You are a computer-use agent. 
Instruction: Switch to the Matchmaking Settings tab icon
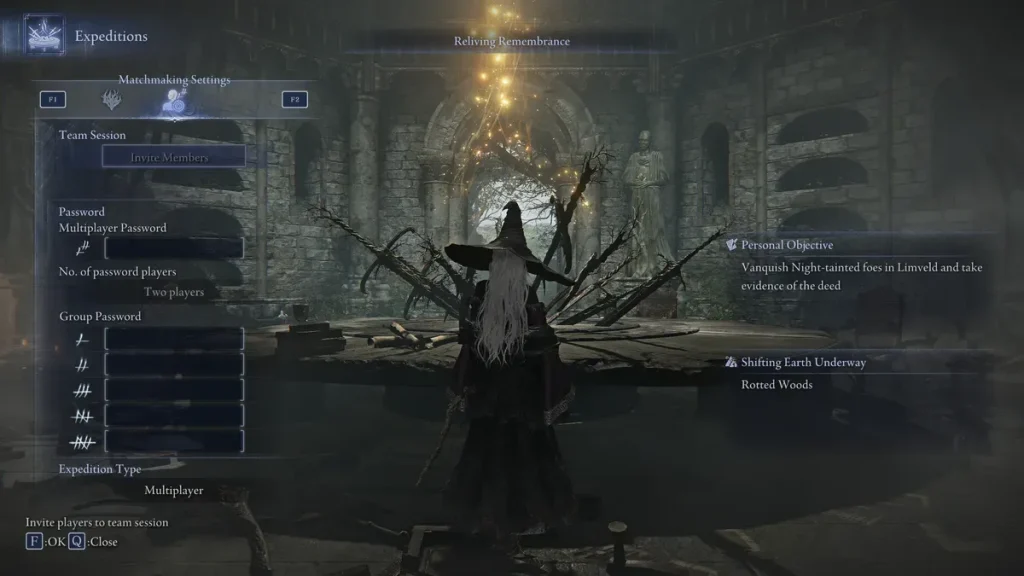point(175,100)
